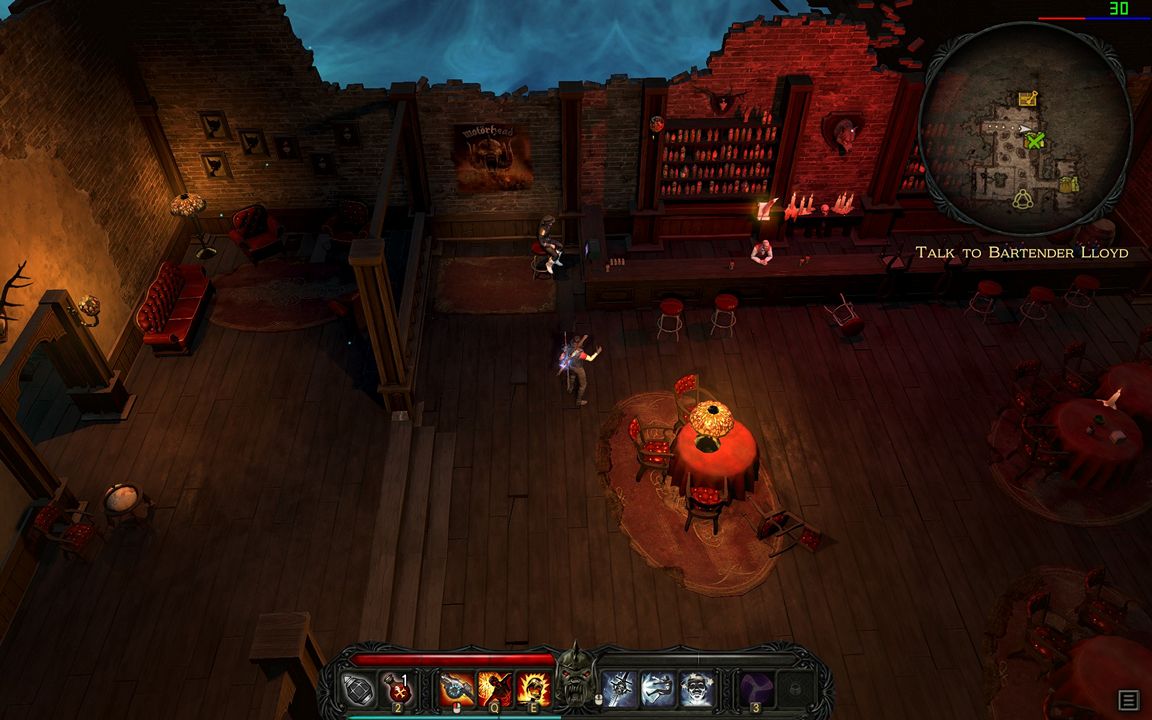The height and width of the screenshot is (720, 1152).
Task: Select the blue glowing face skill
Action: pyautogui.click(x=696, y=689)
